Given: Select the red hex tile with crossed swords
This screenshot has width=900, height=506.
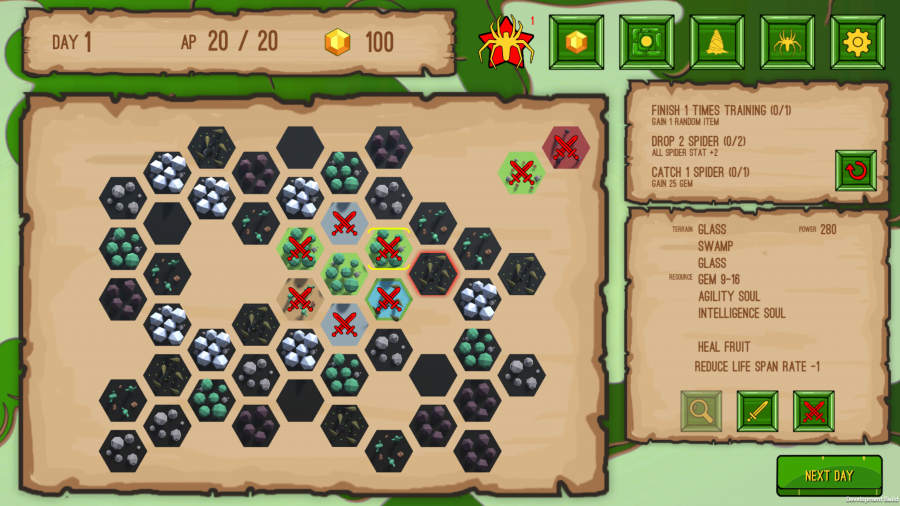Looking at the screenshot, I should [566, 148].
